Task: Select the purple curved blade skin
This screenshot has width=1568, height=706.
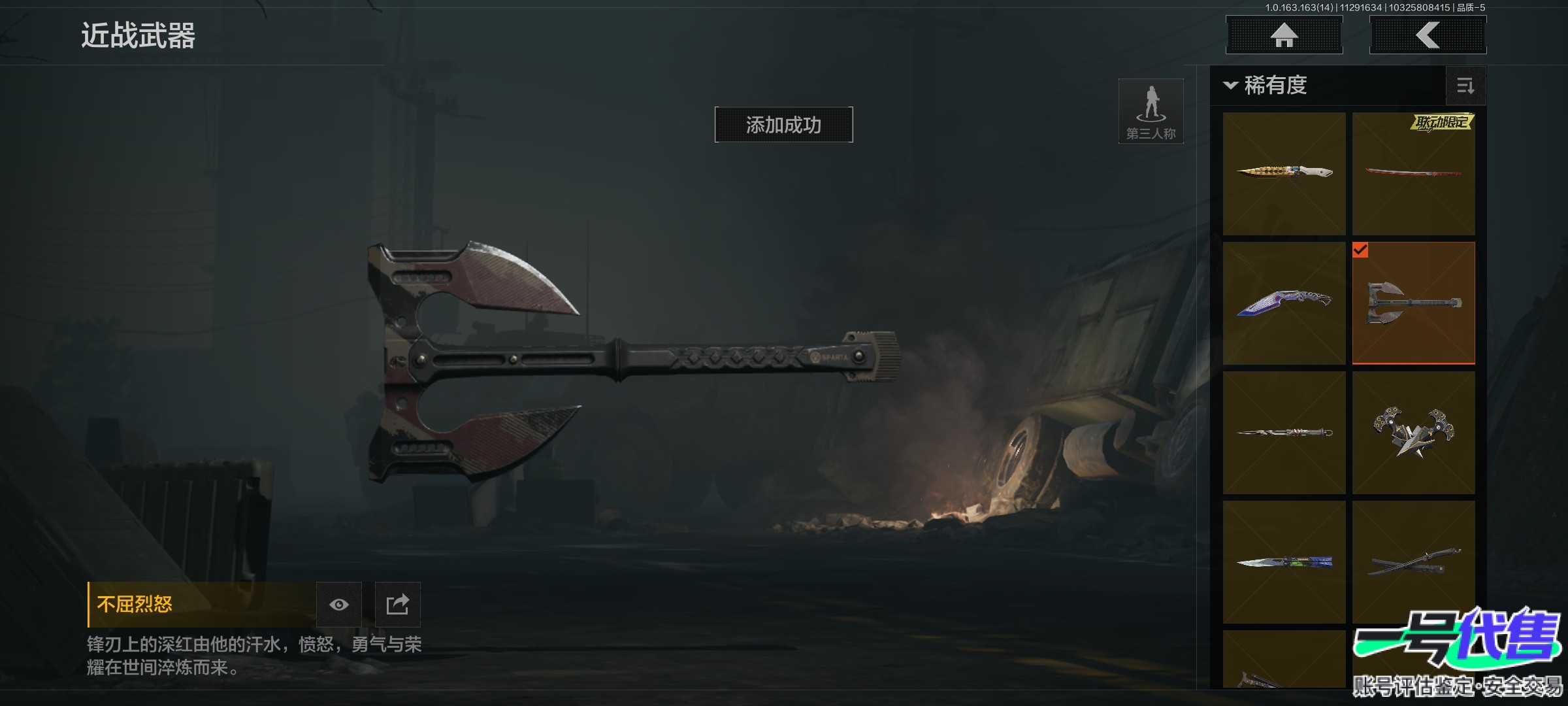Action: [x=1284, y=303]
